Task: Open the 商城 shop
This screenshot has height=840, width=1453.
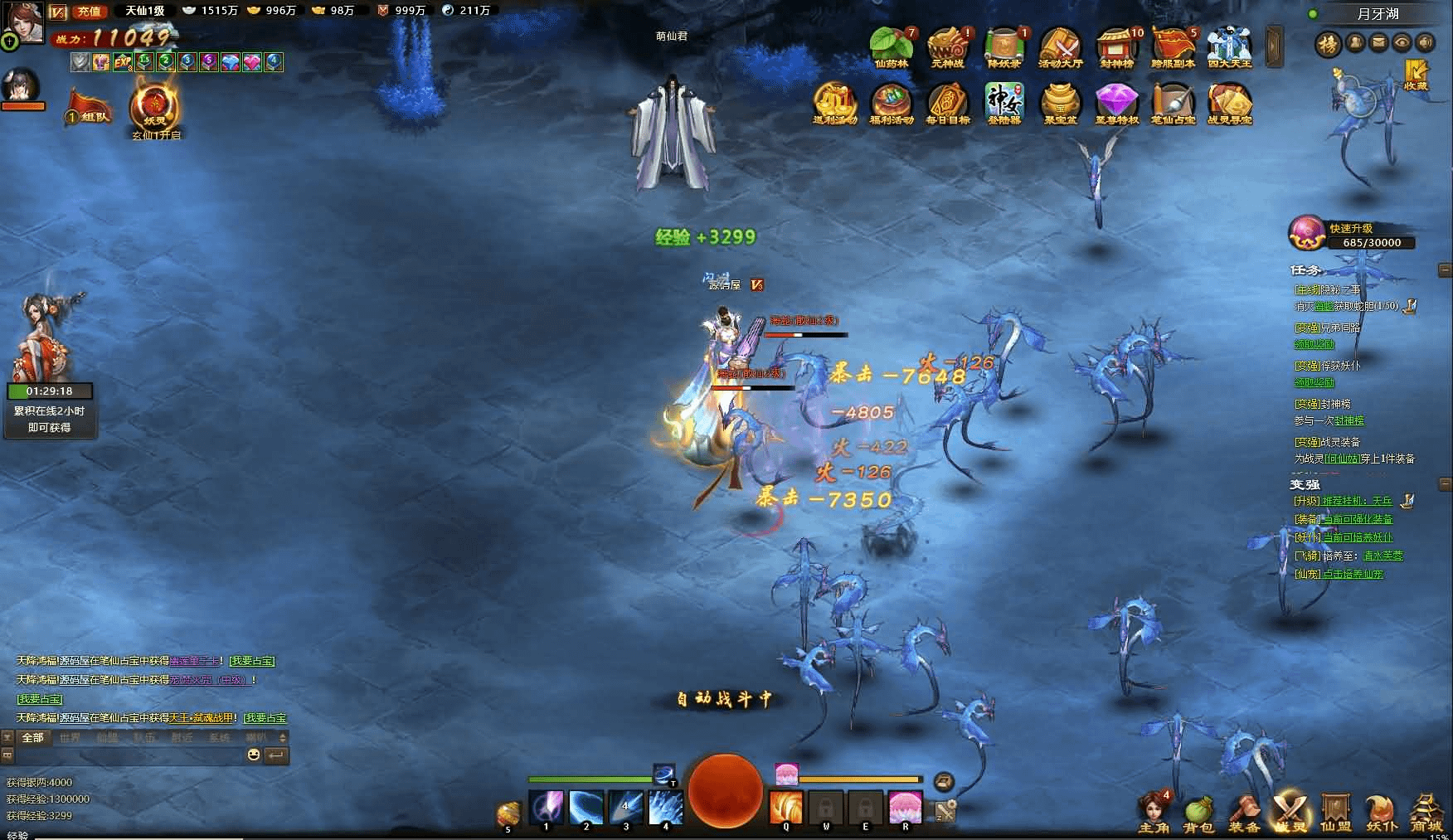Action: 1426,813
